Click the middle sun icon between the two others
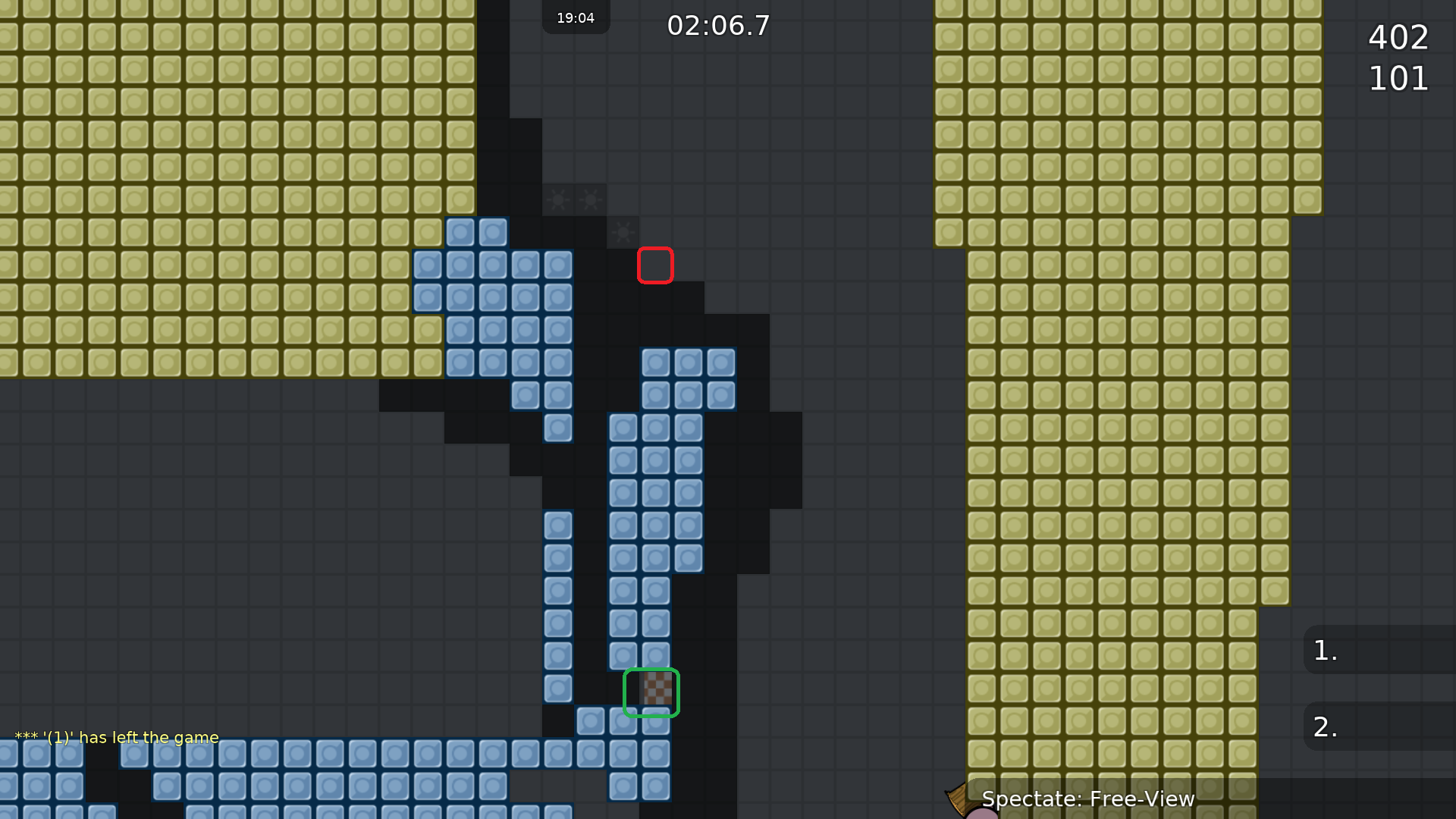Viewport: 1456px width, 819px height. click(x=592, y=199)
